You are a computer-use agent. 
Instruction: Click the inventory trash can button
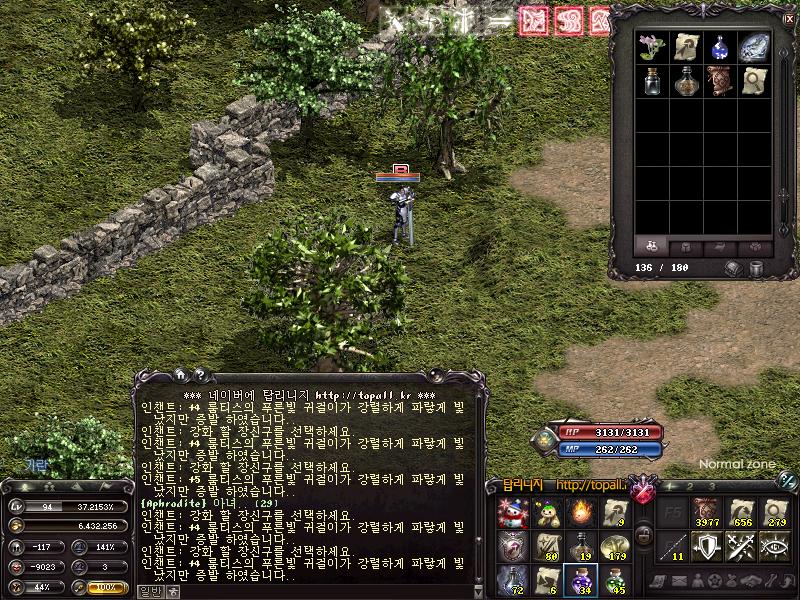point(758,268)
